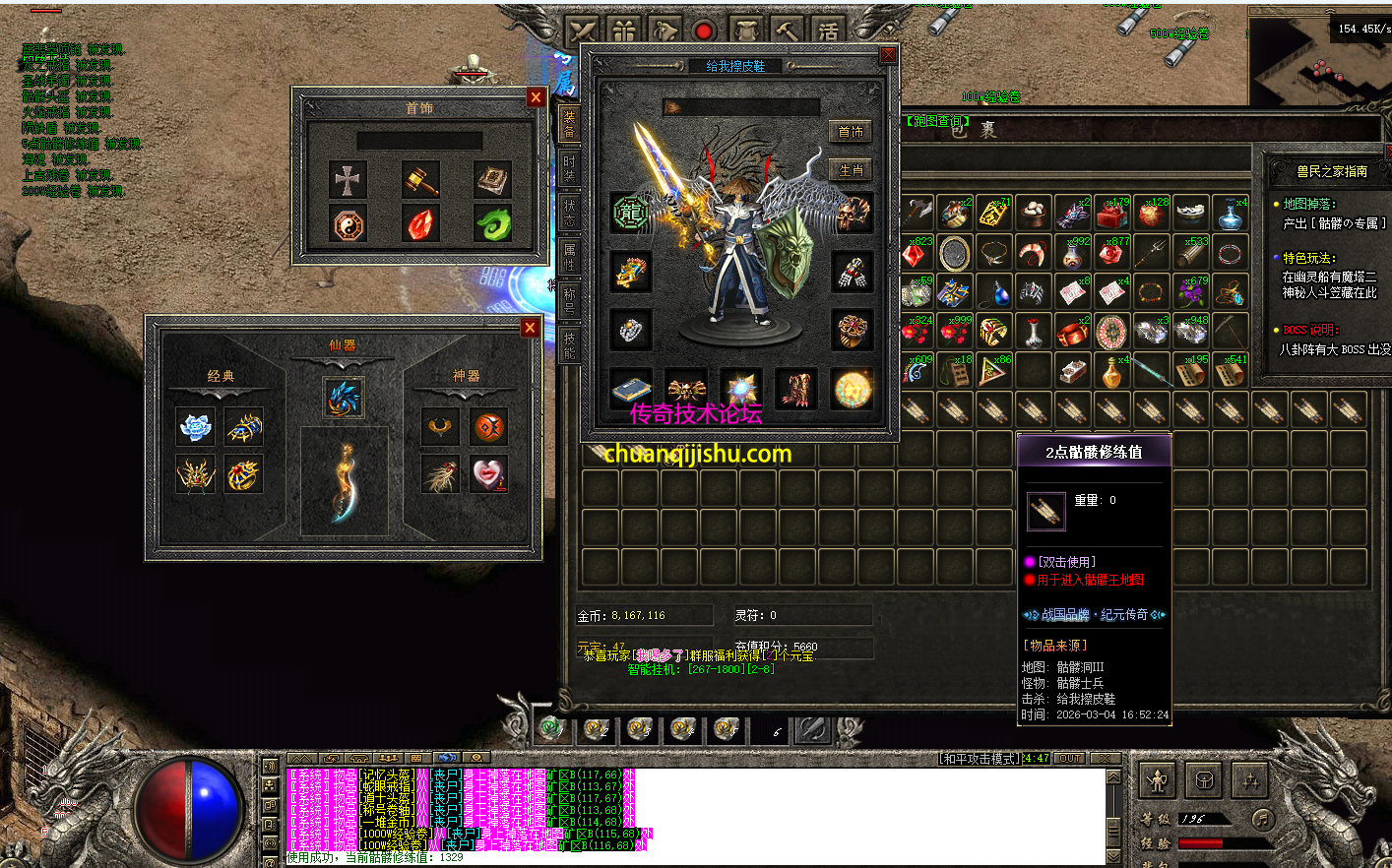Image resolution: width=1392 pixels, height=868 pixels.
Task: Select the green dragon jade slot
Action: pyautogui.click(x=492, y=225)
